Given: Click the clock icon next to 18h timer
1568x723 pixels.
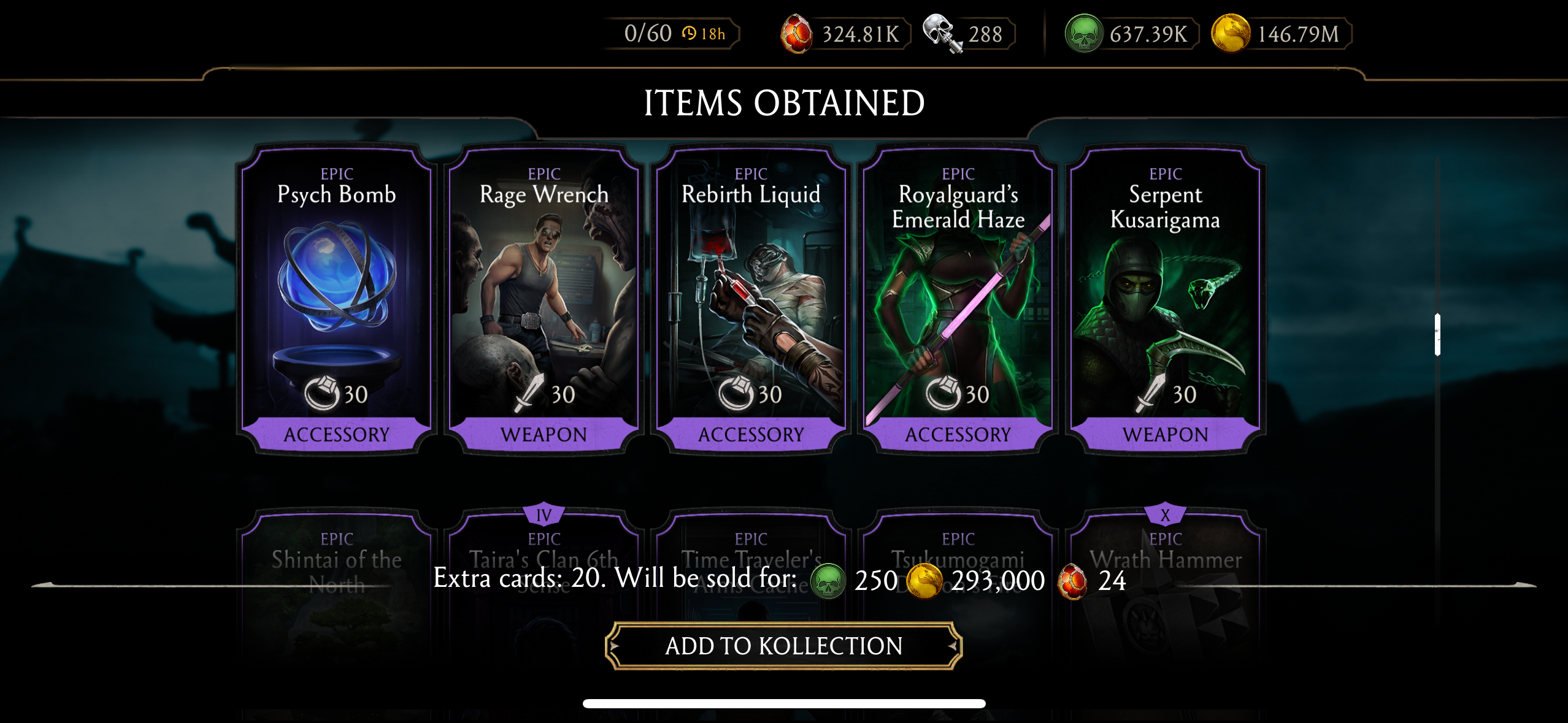Looking at the screenshot, I should 688,35.
